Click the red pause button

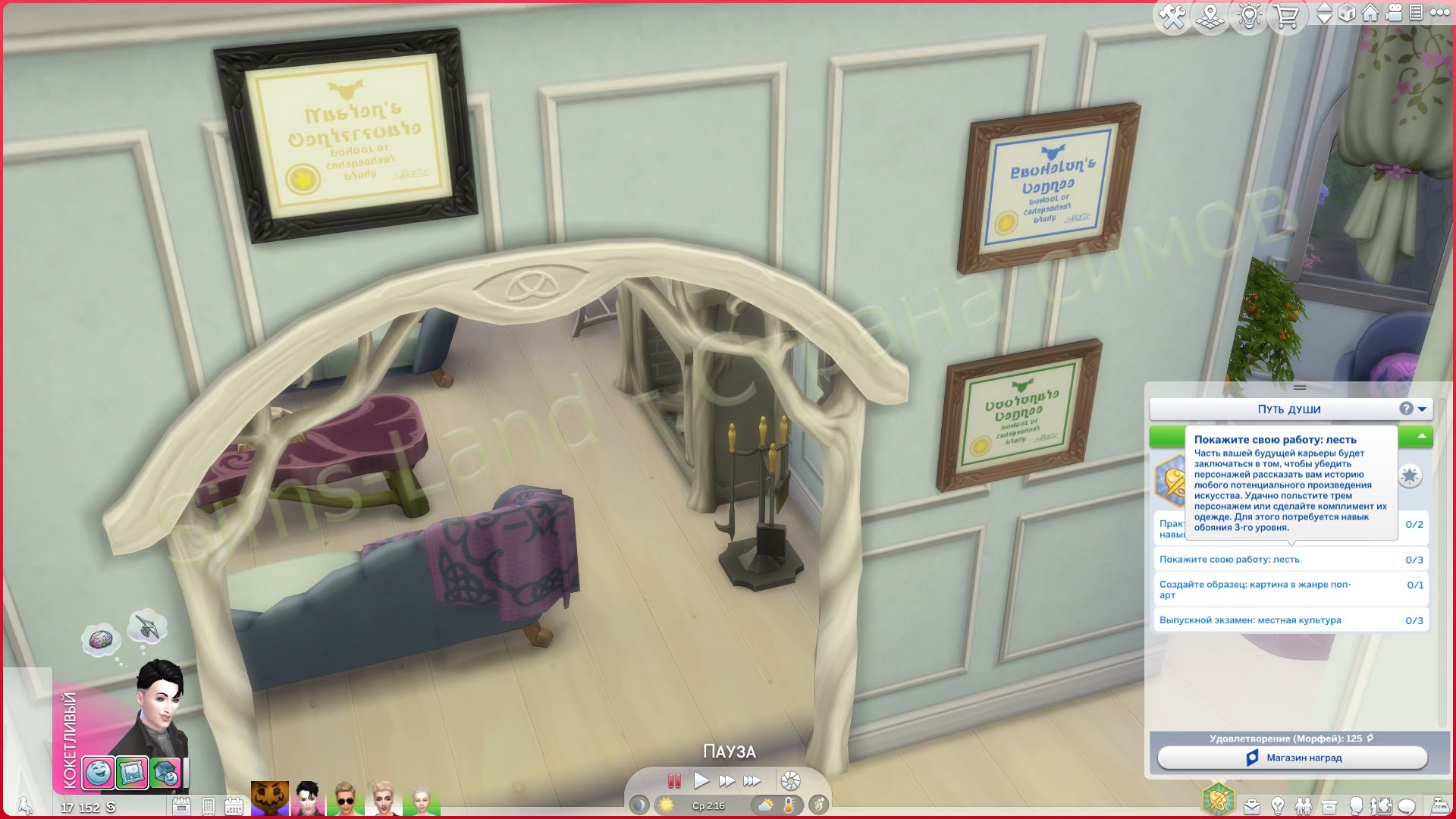674,780
